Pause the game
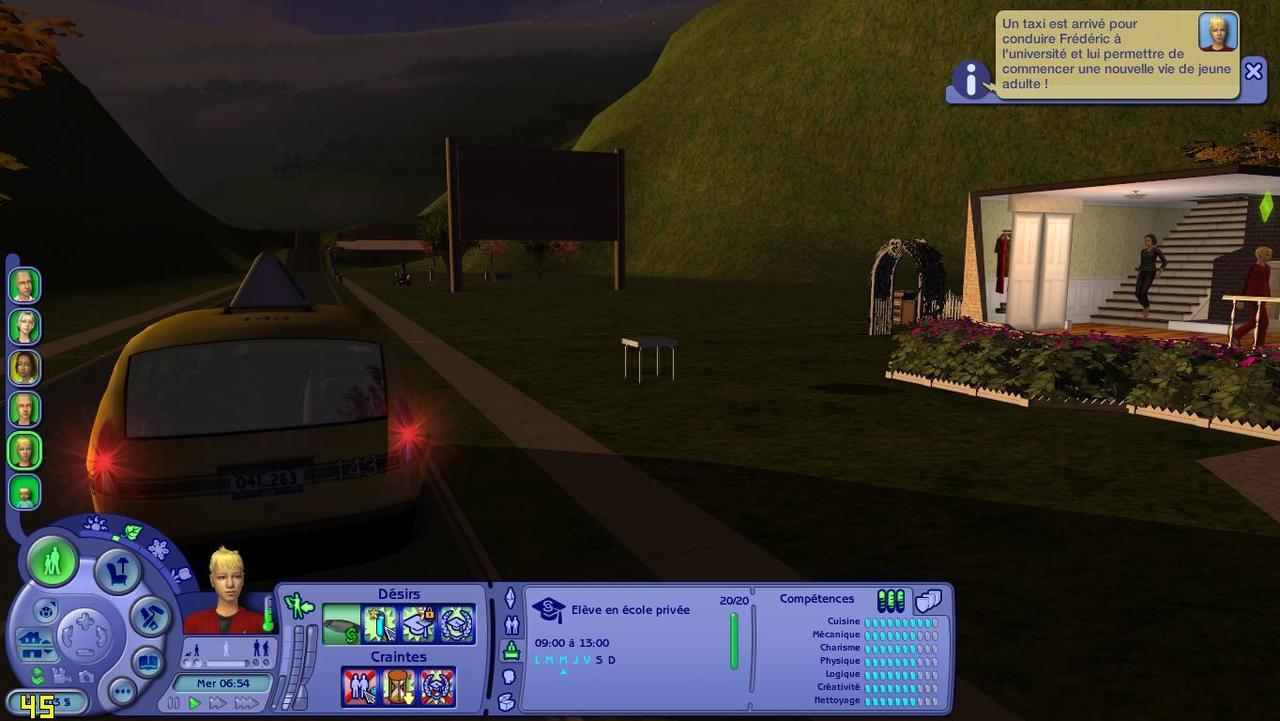1280x721 pixels. [174, 703]
